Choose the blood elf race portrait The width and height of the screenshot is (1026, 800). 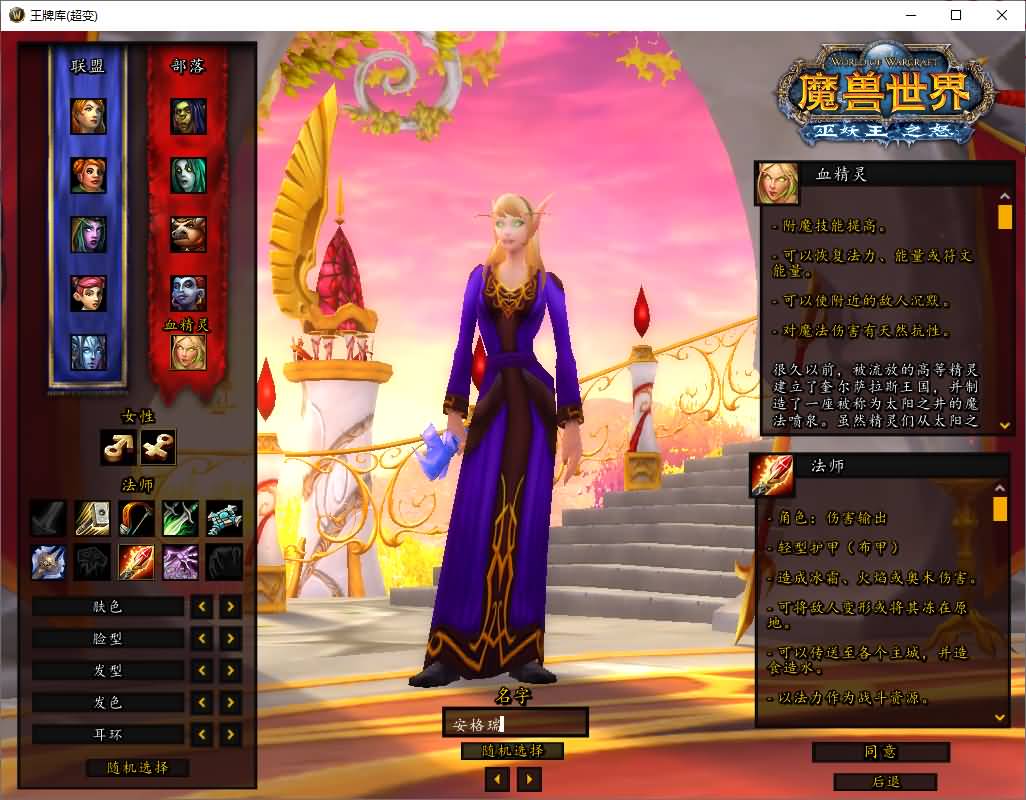[x=188, y=352]
